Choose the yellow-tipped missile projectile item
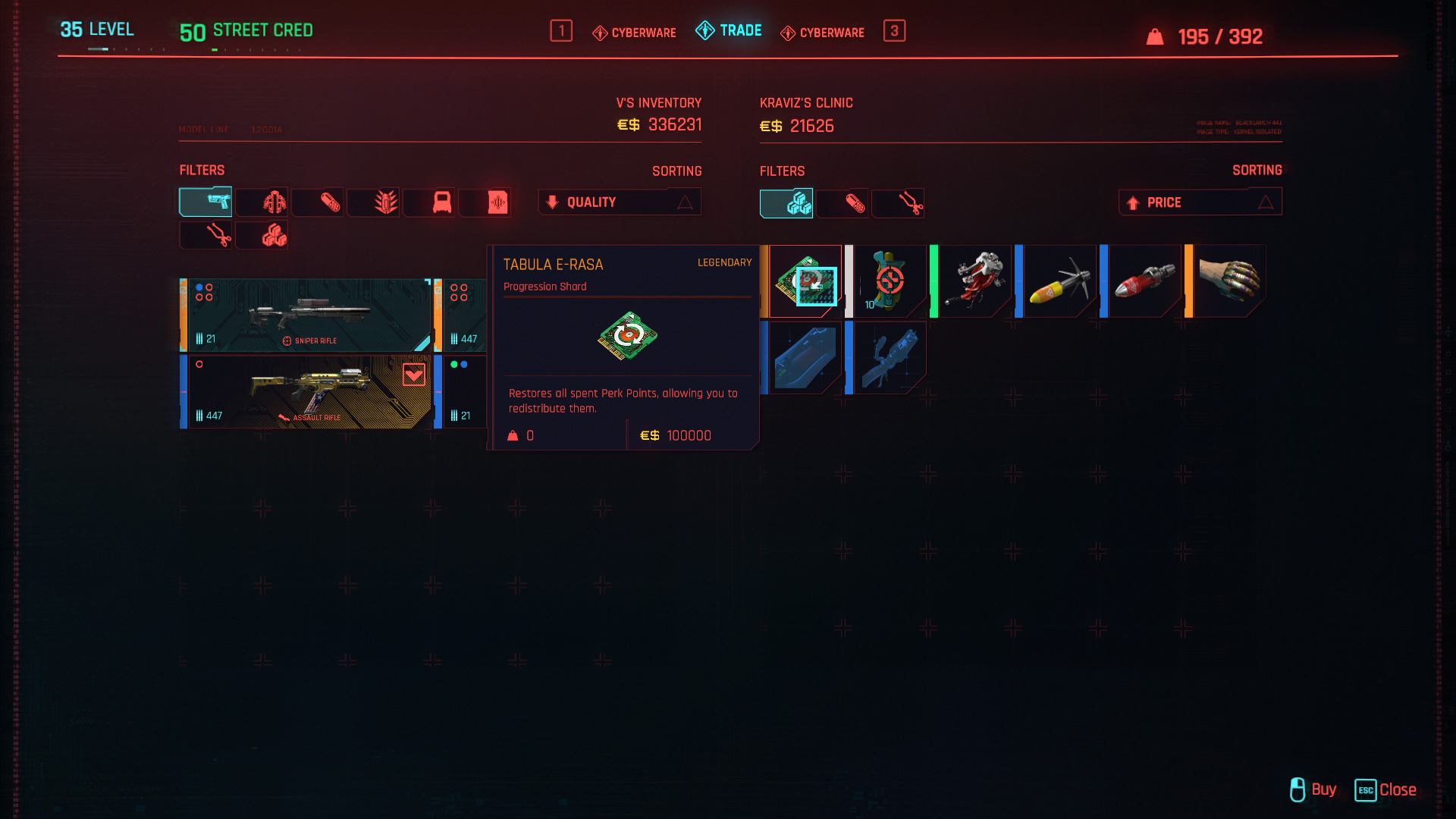Screen dimensions: 1456x819 (x=1059, y=281)
